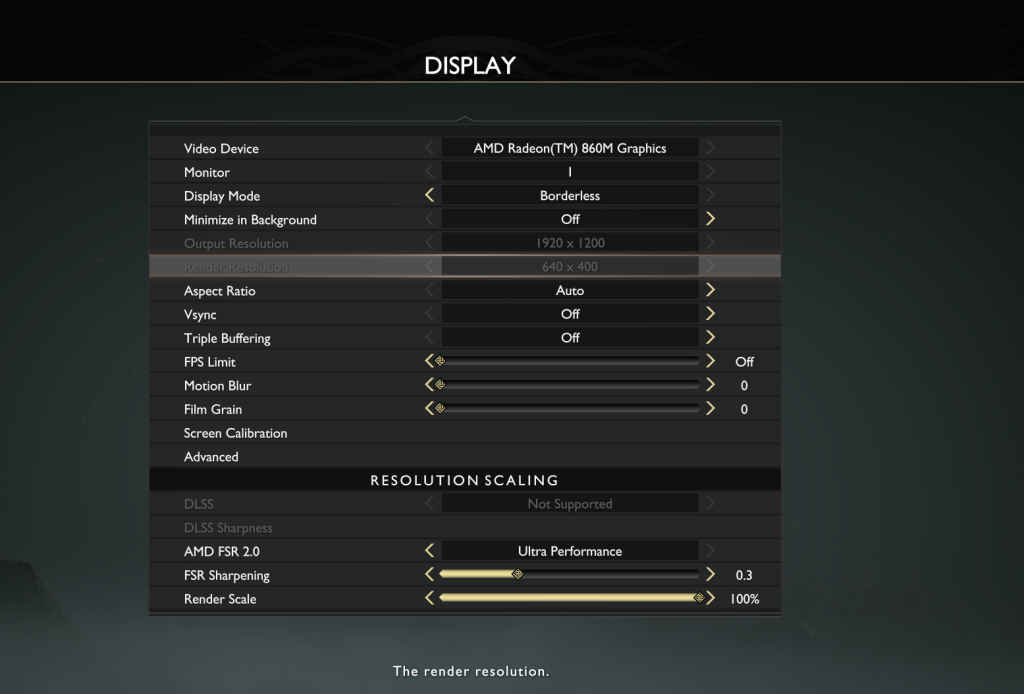Screen dimensions: 1024x694
Task: Select the Borderless display mode value
Action: (570, 196)
